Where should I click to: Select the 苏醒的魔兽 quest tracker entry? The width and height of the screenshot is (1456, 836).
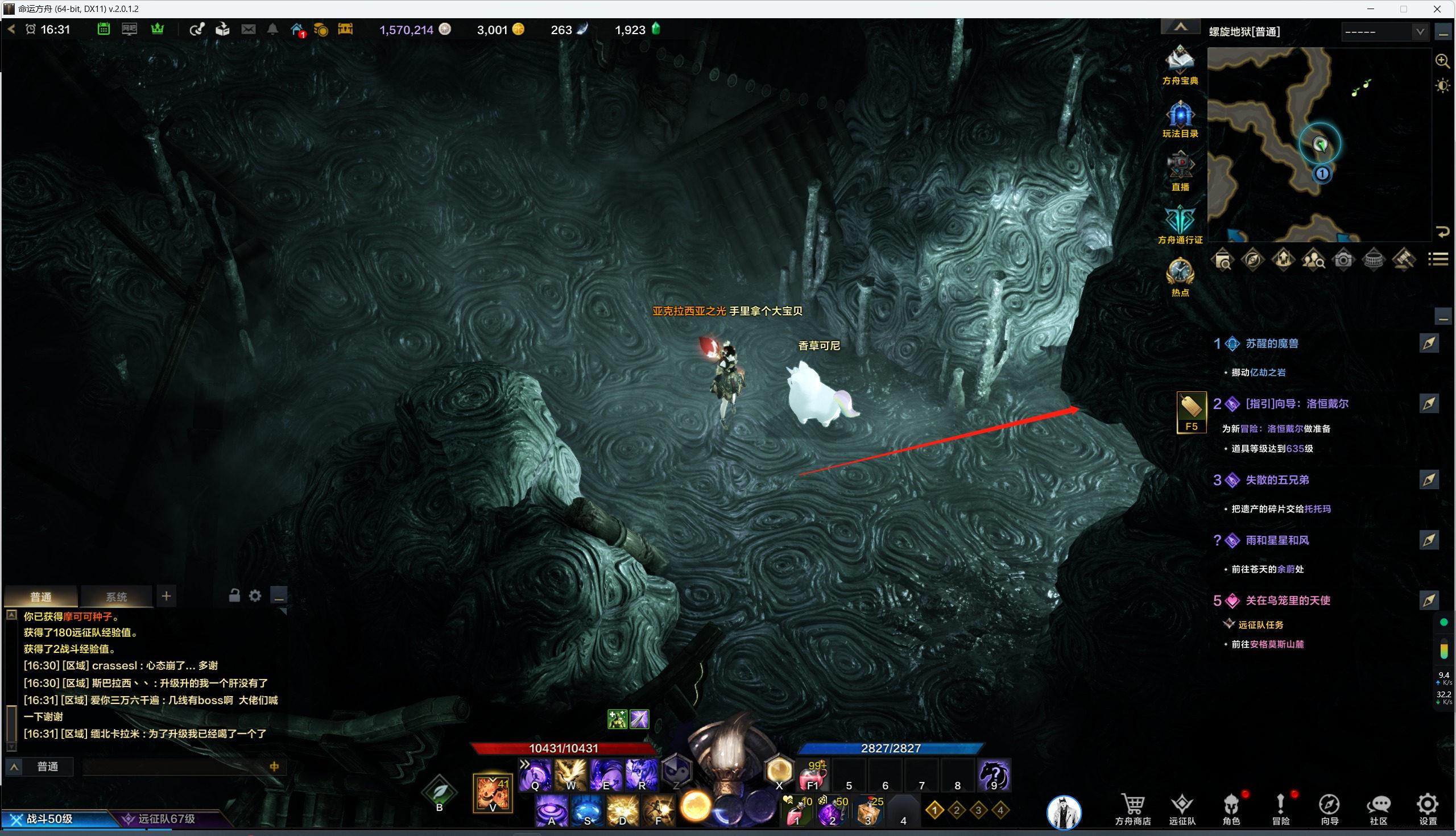pyautogui.click(x=1271, y=343)
